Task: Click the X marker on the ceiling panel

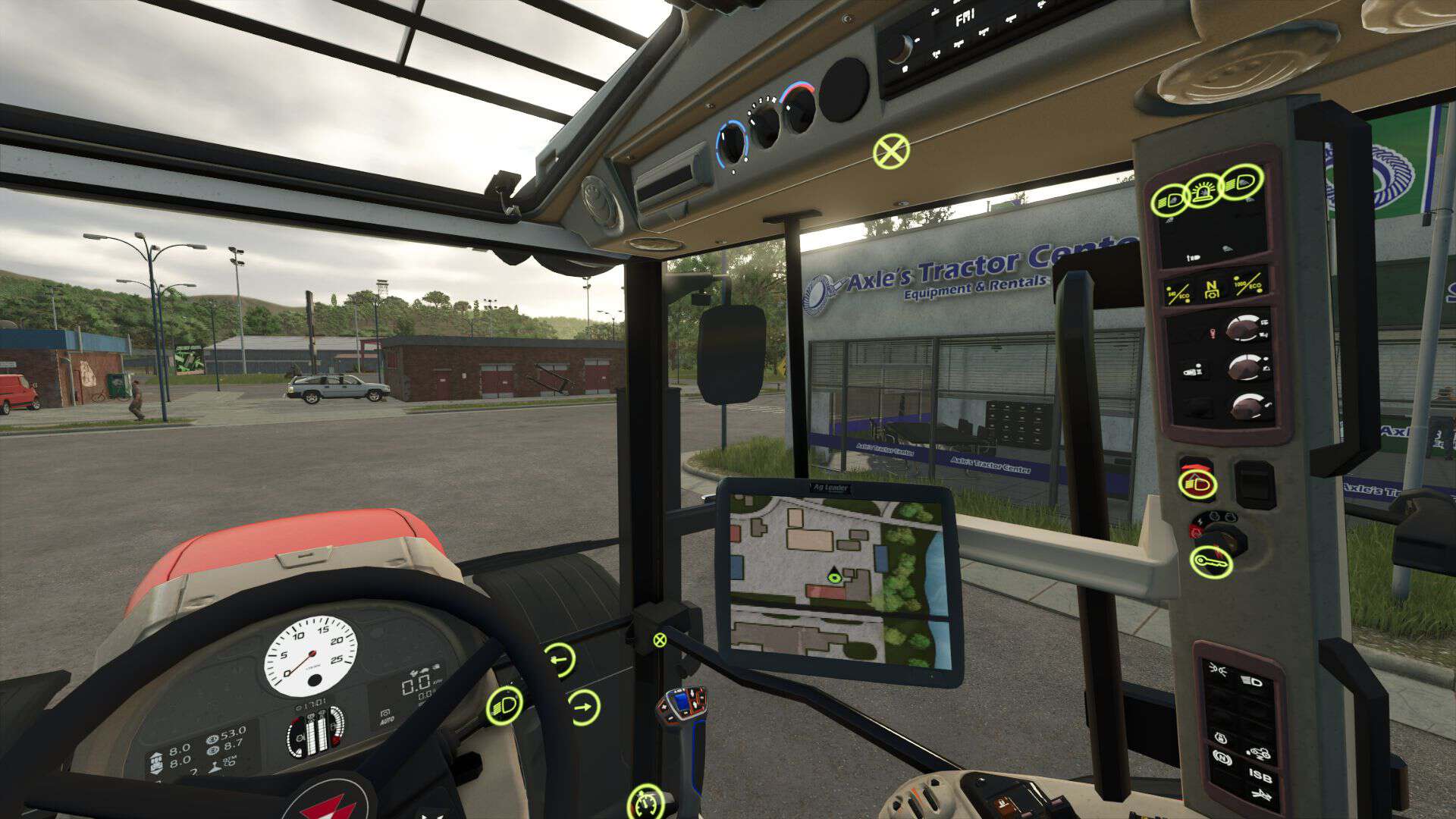Action: [x=891, y=152]
